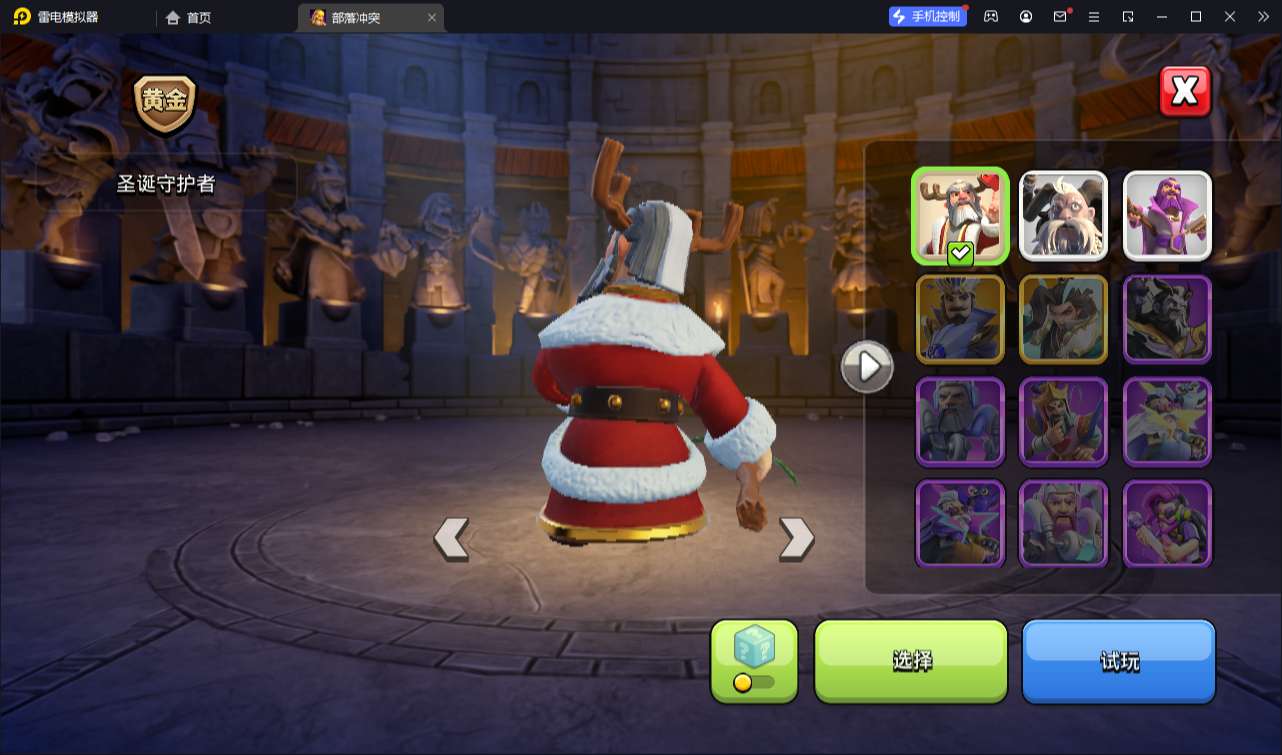Choose the white-bearded ram-horn warden skin
1282x755 pixels.
click(1063, 216)
